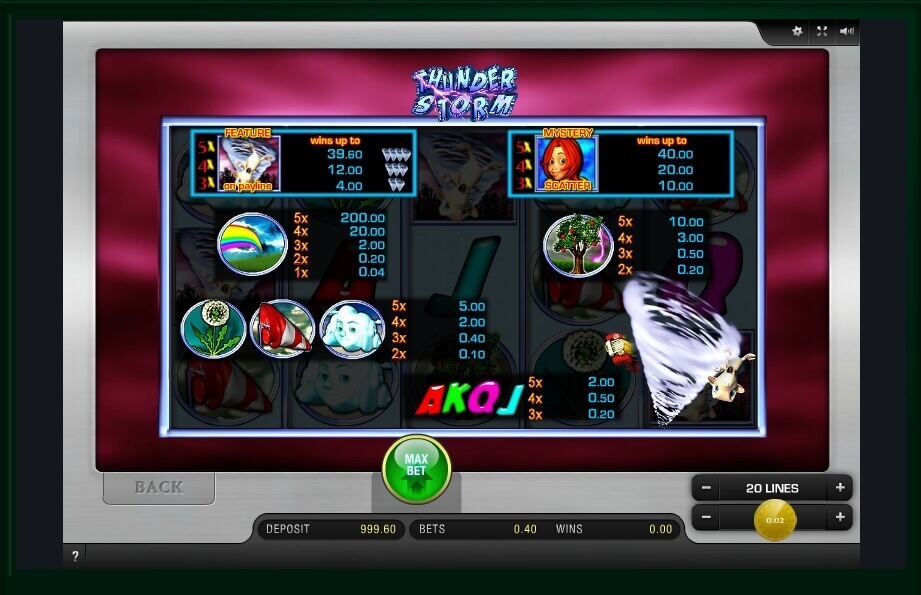Increase the number of lines
The height and width of the screenshot is (595, 921).
(x=840, y=488)
